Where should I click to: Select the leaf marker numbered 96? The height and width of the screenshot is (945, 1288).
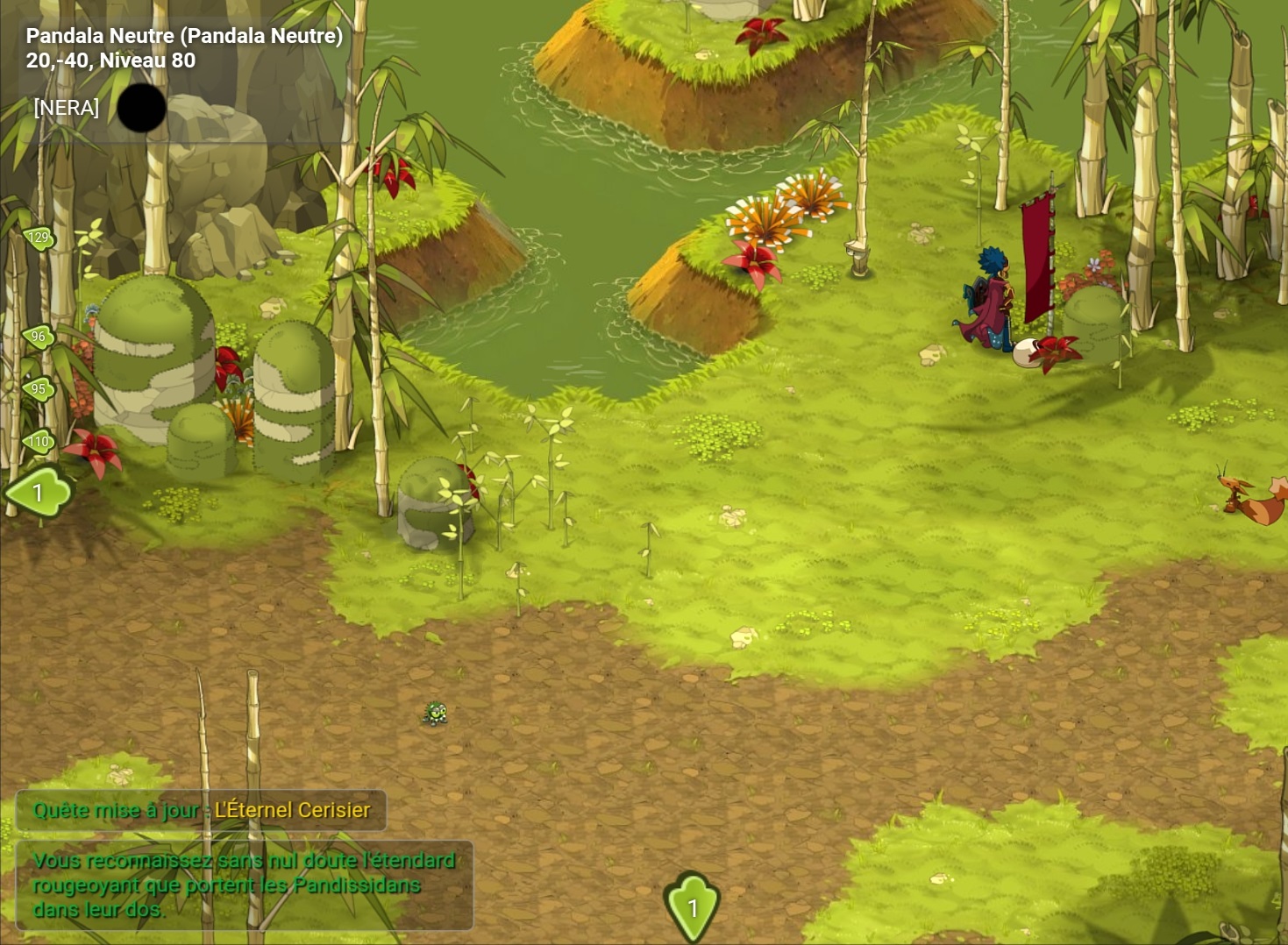pyautogui.click(x=39, y=337)
